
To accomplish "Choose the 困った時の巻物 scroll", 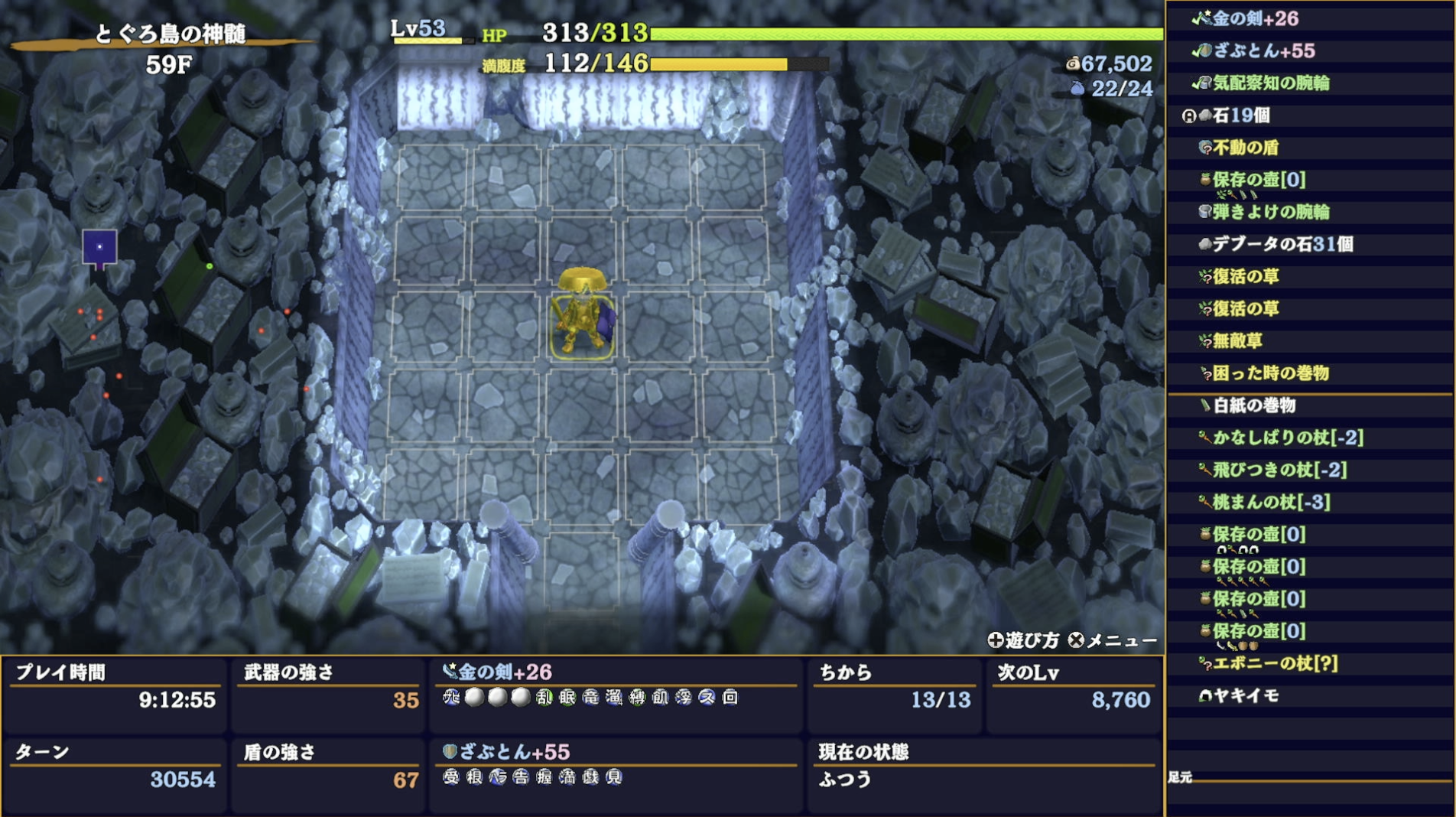I will click(1270, 373).
